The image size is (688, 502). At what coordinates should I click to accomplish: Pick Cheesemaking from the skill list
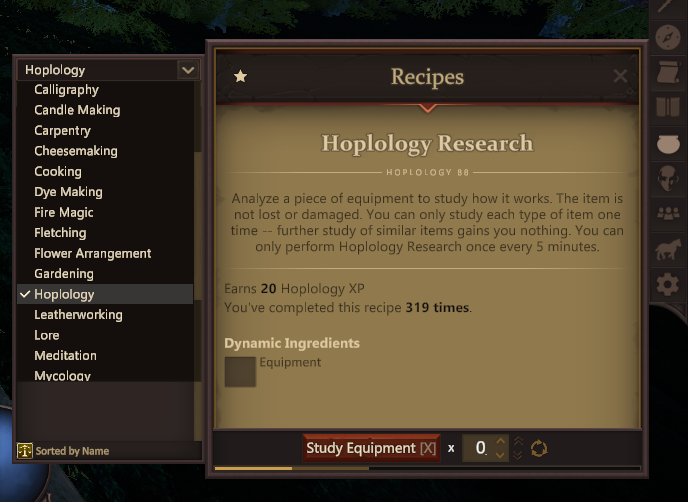(76, 151)
